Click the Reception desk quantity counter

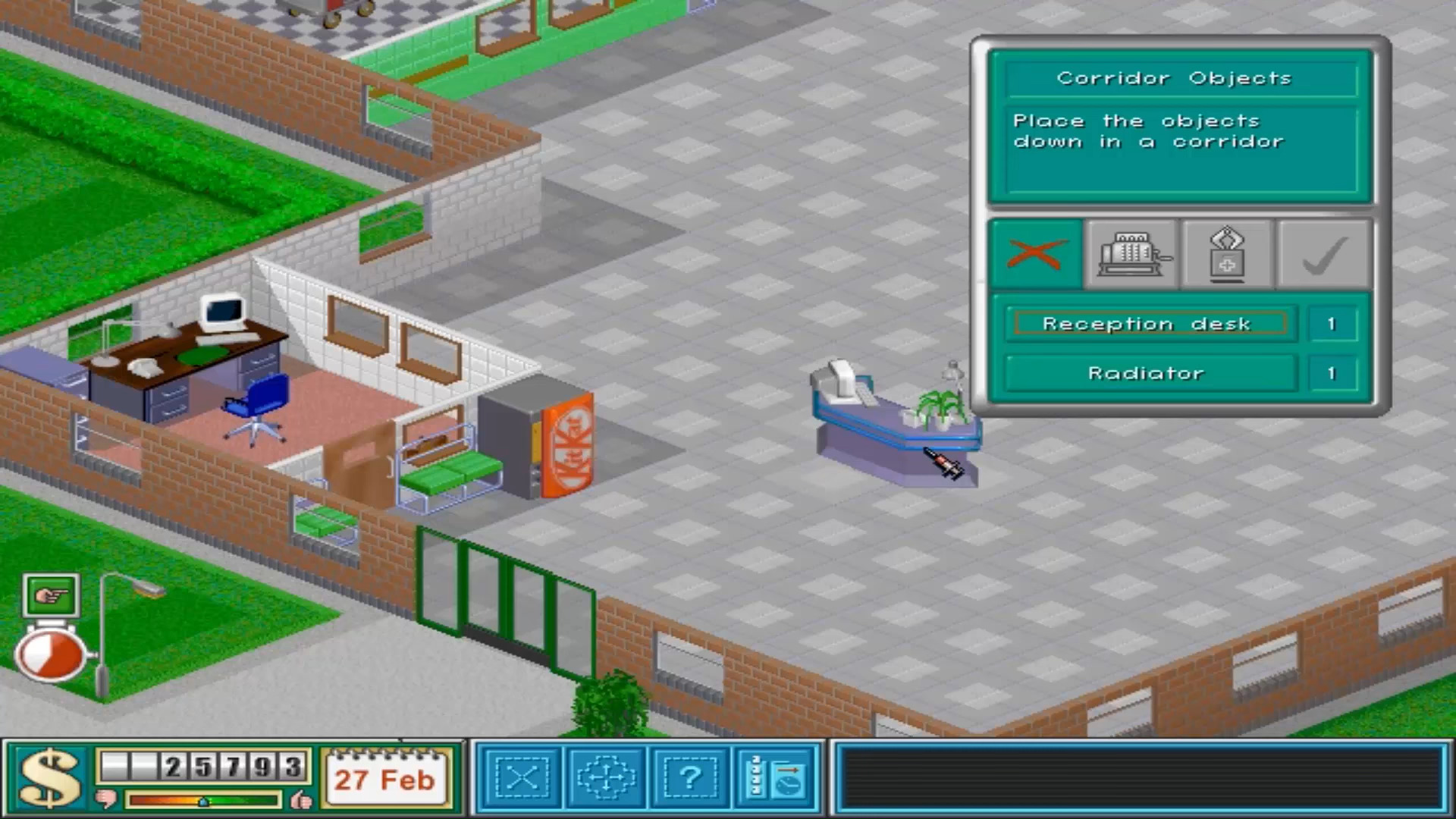coord(1332,323)
